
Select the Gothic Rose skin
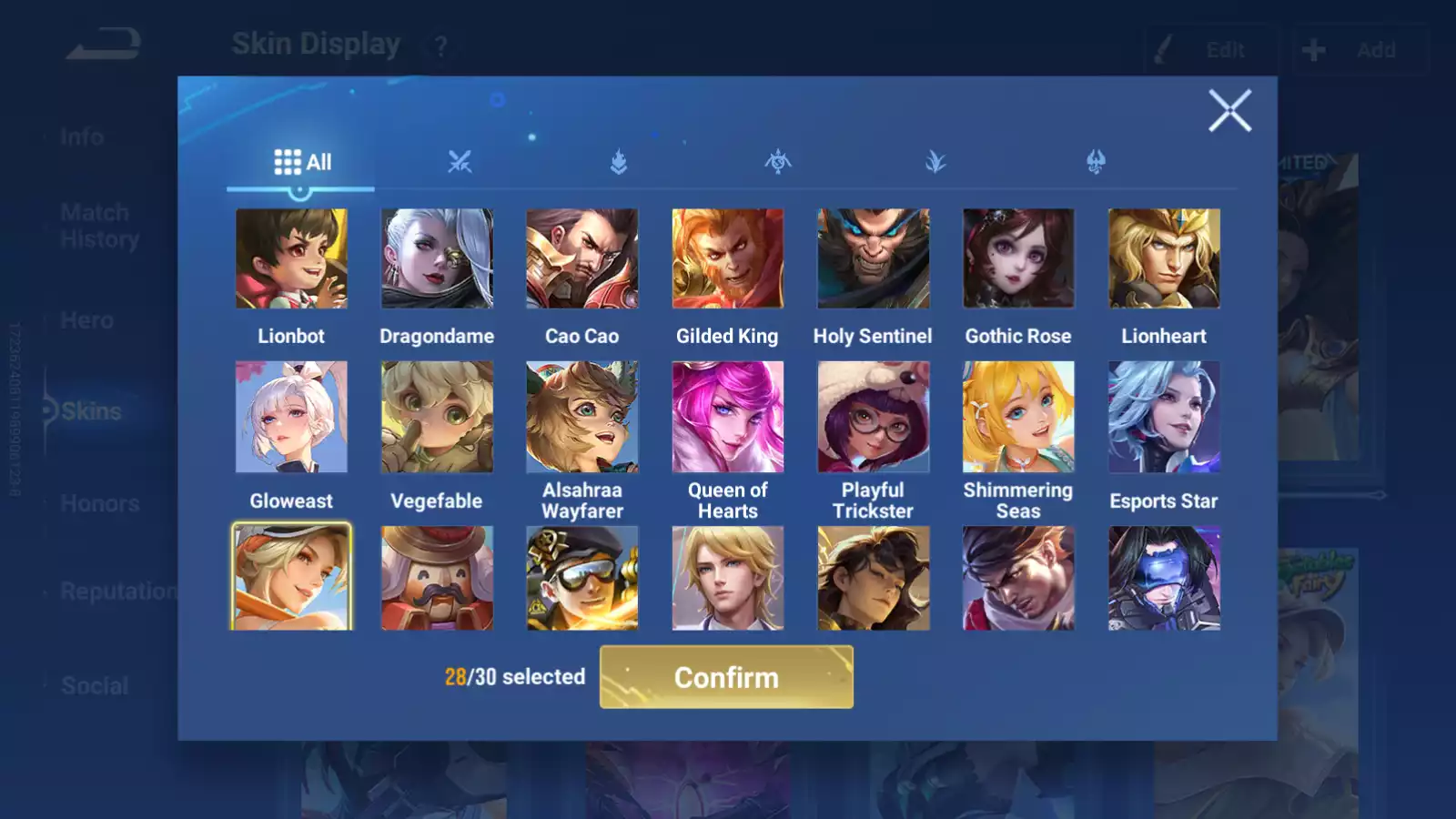pos(1018,258)
